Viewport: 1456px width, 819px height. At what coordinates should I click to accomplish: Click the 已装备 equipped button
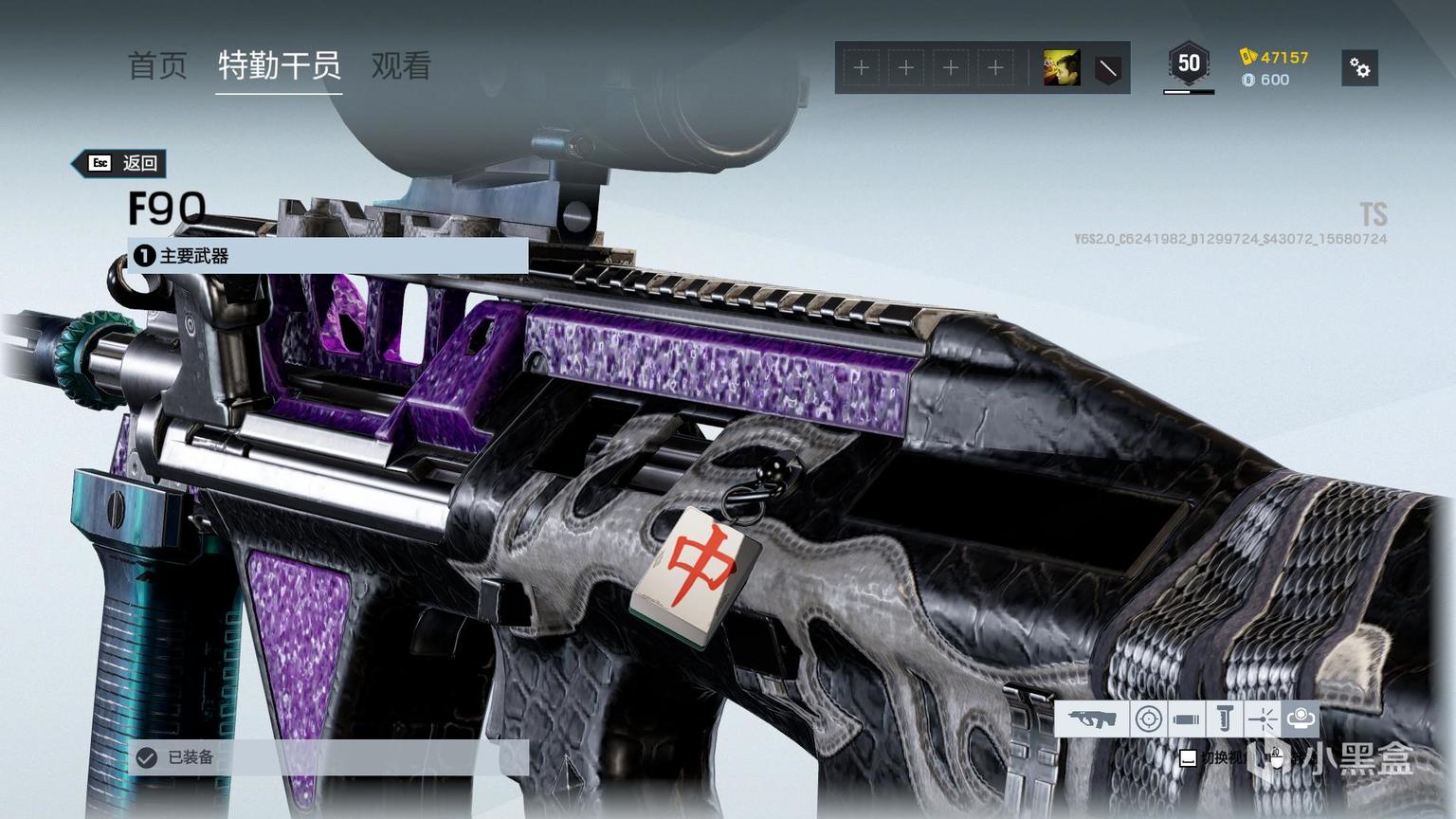point(328,757)
